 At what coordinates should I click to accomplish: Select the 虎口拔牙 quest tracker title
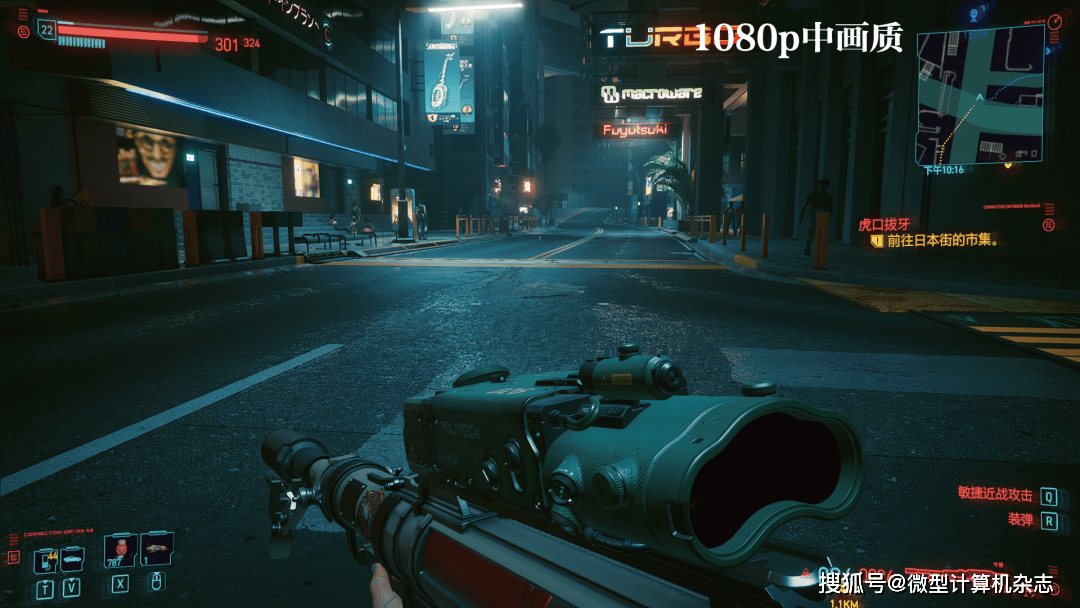click(x=884, y=225)
